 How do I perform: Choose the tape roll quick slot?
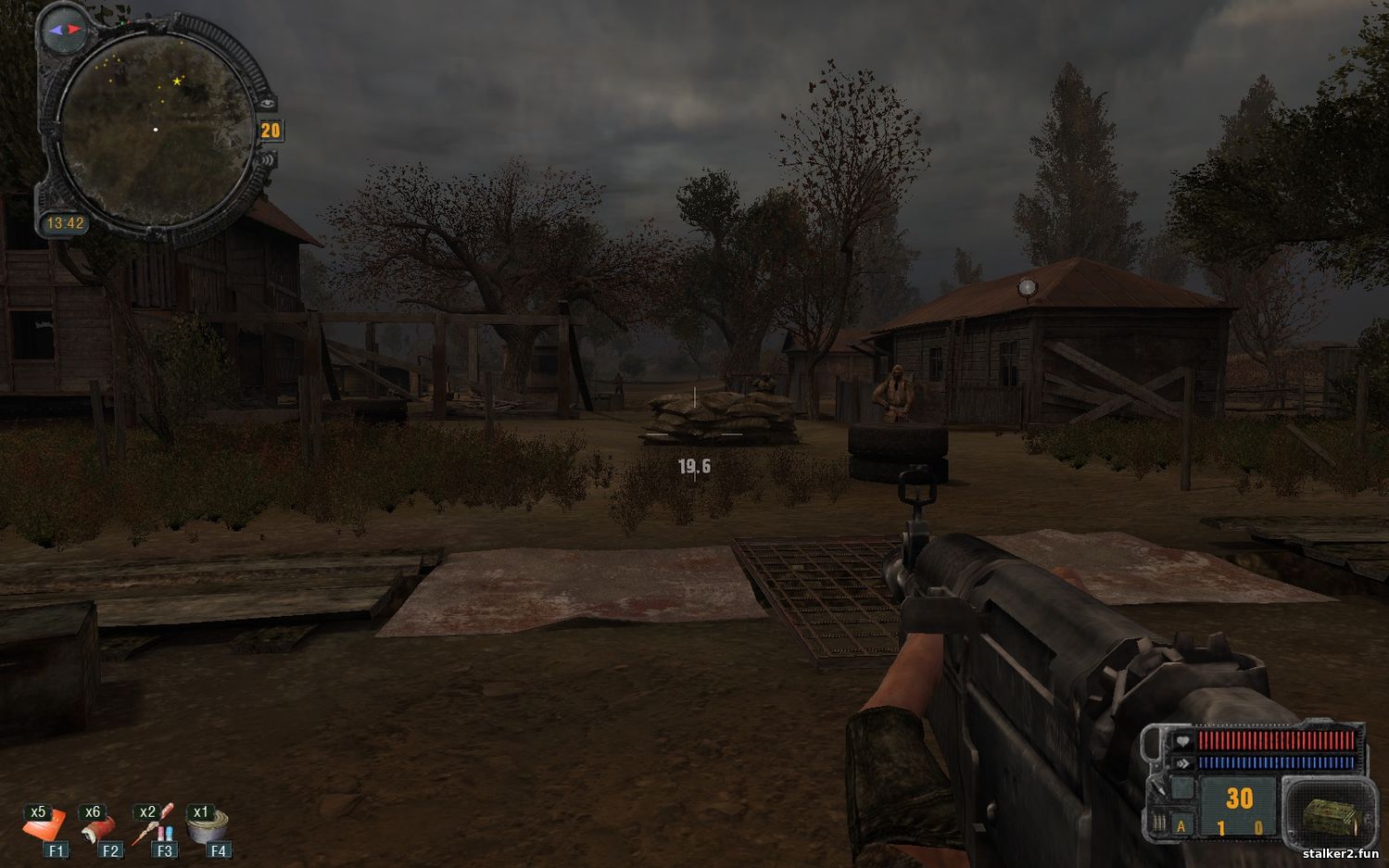208,825
